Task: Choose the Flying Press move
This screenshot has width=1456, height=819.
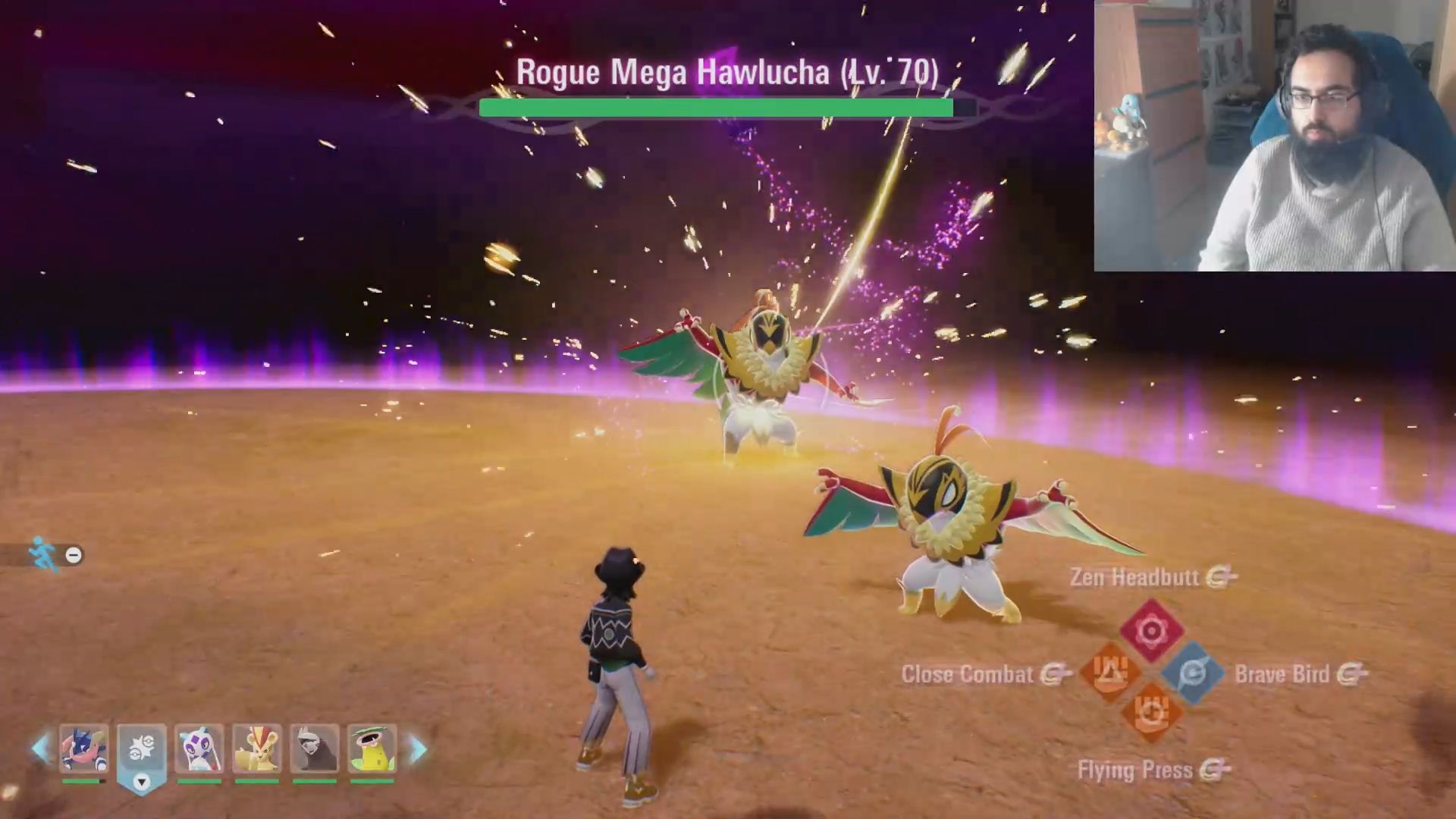Action: coord(1151,714)
